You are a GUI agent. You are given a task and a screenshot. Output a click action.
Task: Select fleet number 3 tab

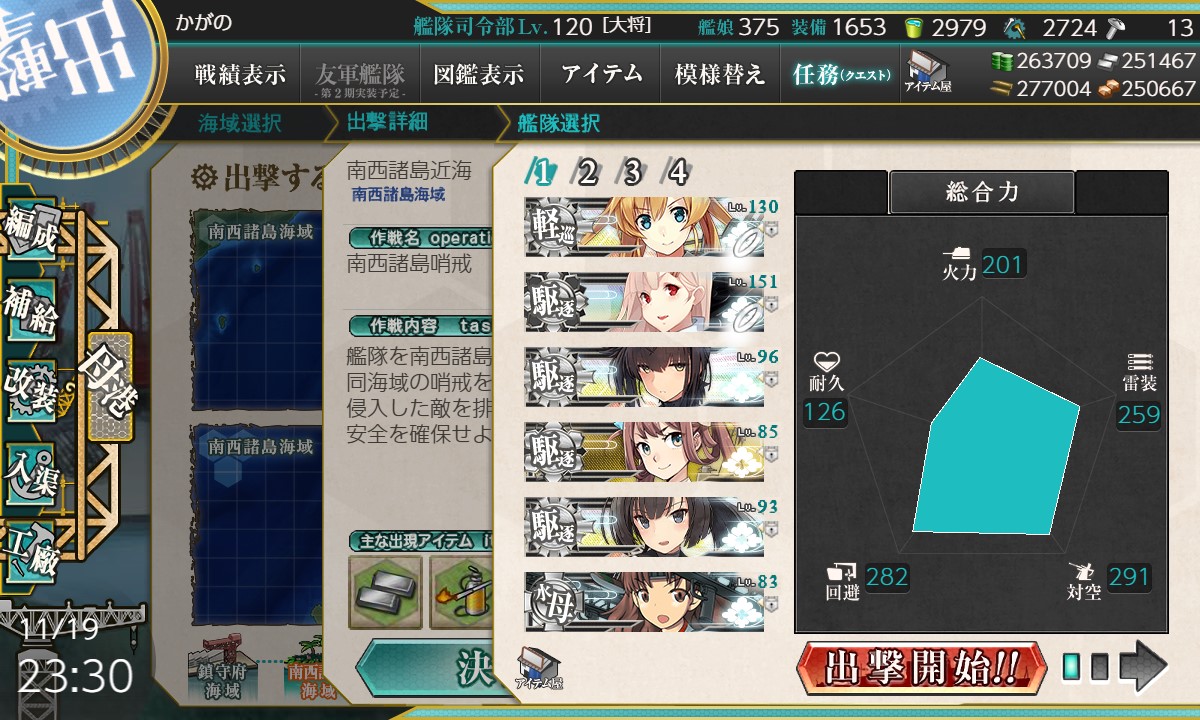(632, 173)
